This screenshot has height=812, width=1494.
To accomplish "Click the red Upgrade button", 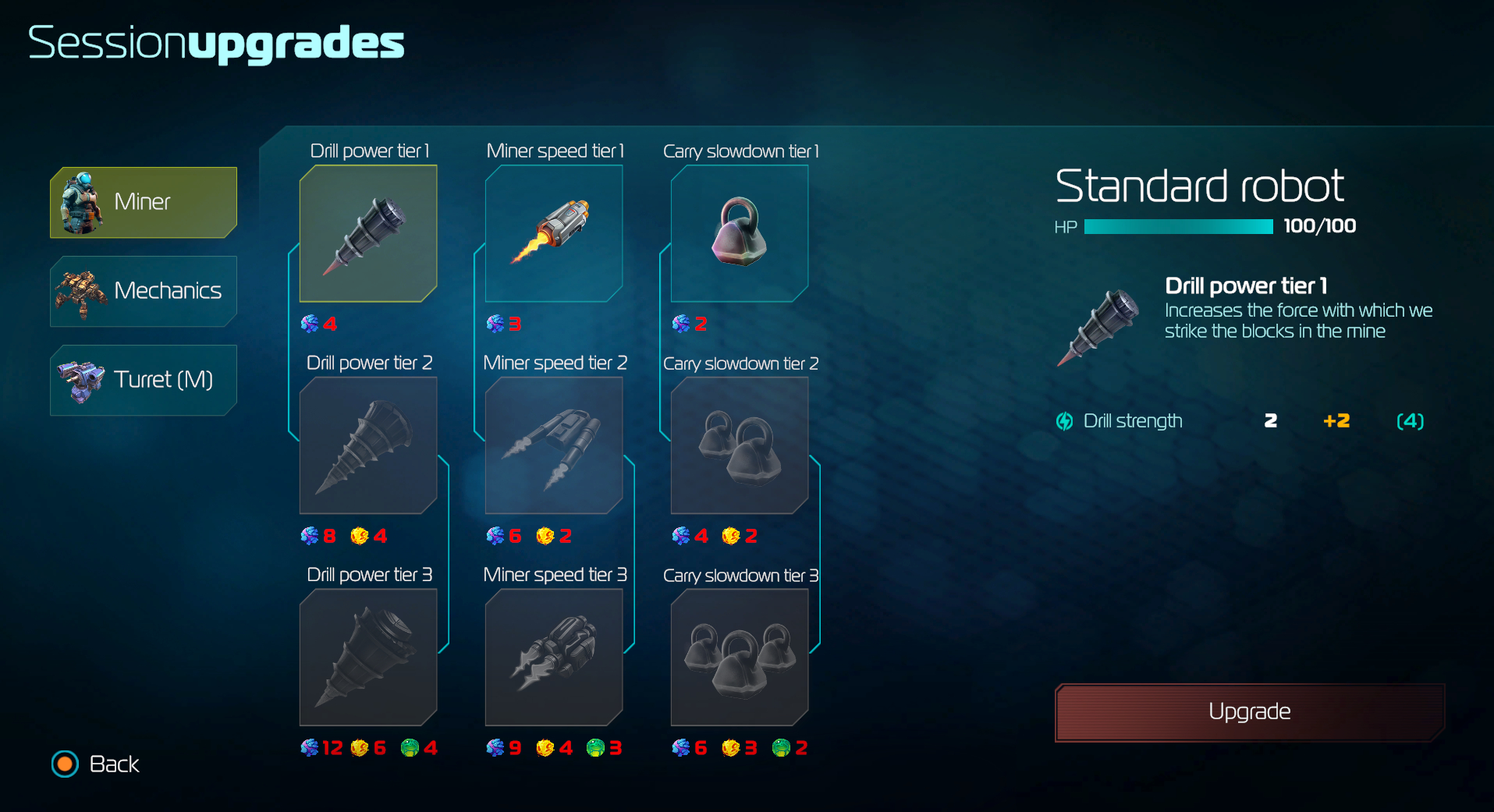I will [x=1250, y=712].
